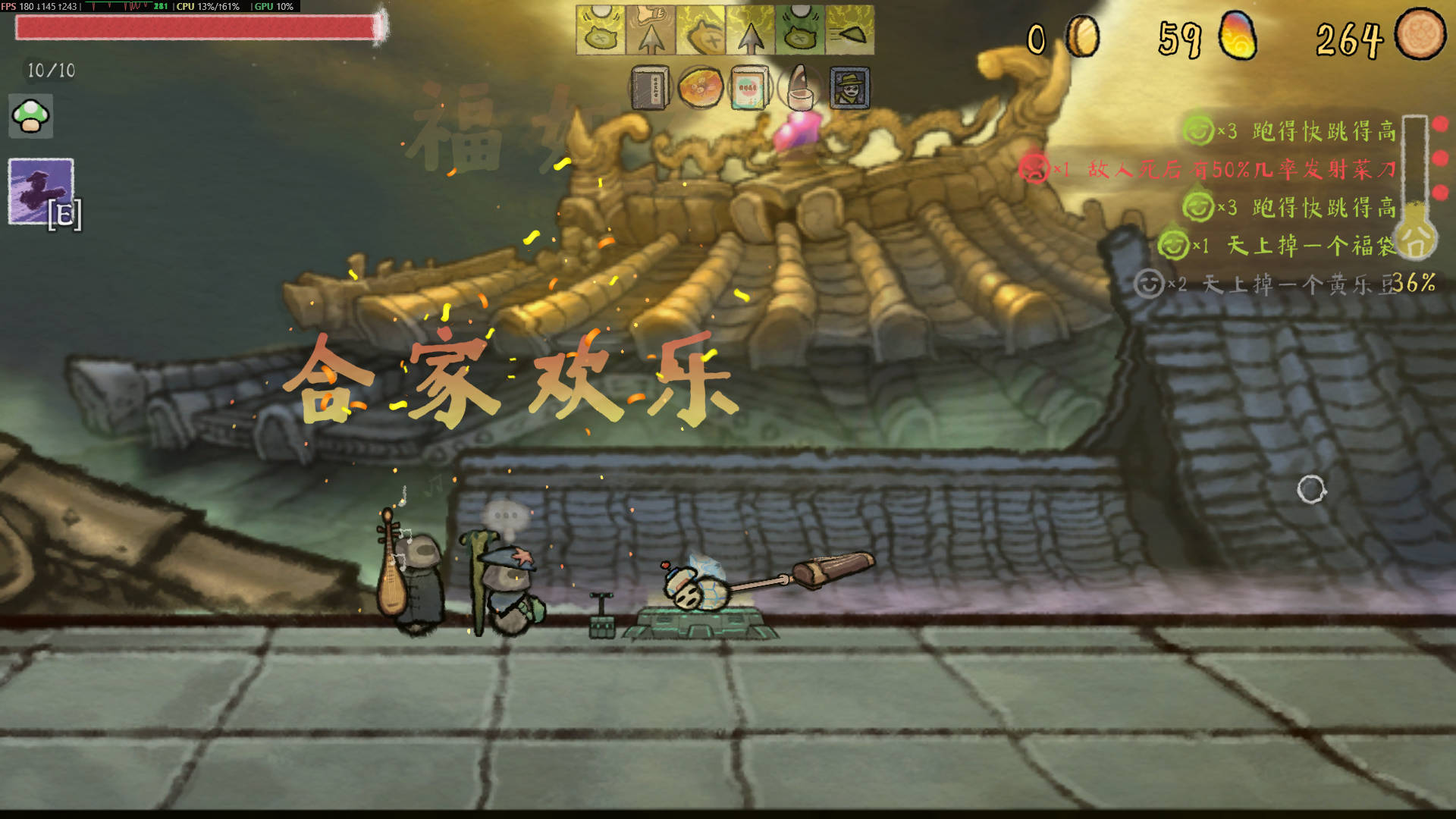Viewport: 1456px width, 819px height.
Task: Open the gray book relic
Action: pos(650,88)
